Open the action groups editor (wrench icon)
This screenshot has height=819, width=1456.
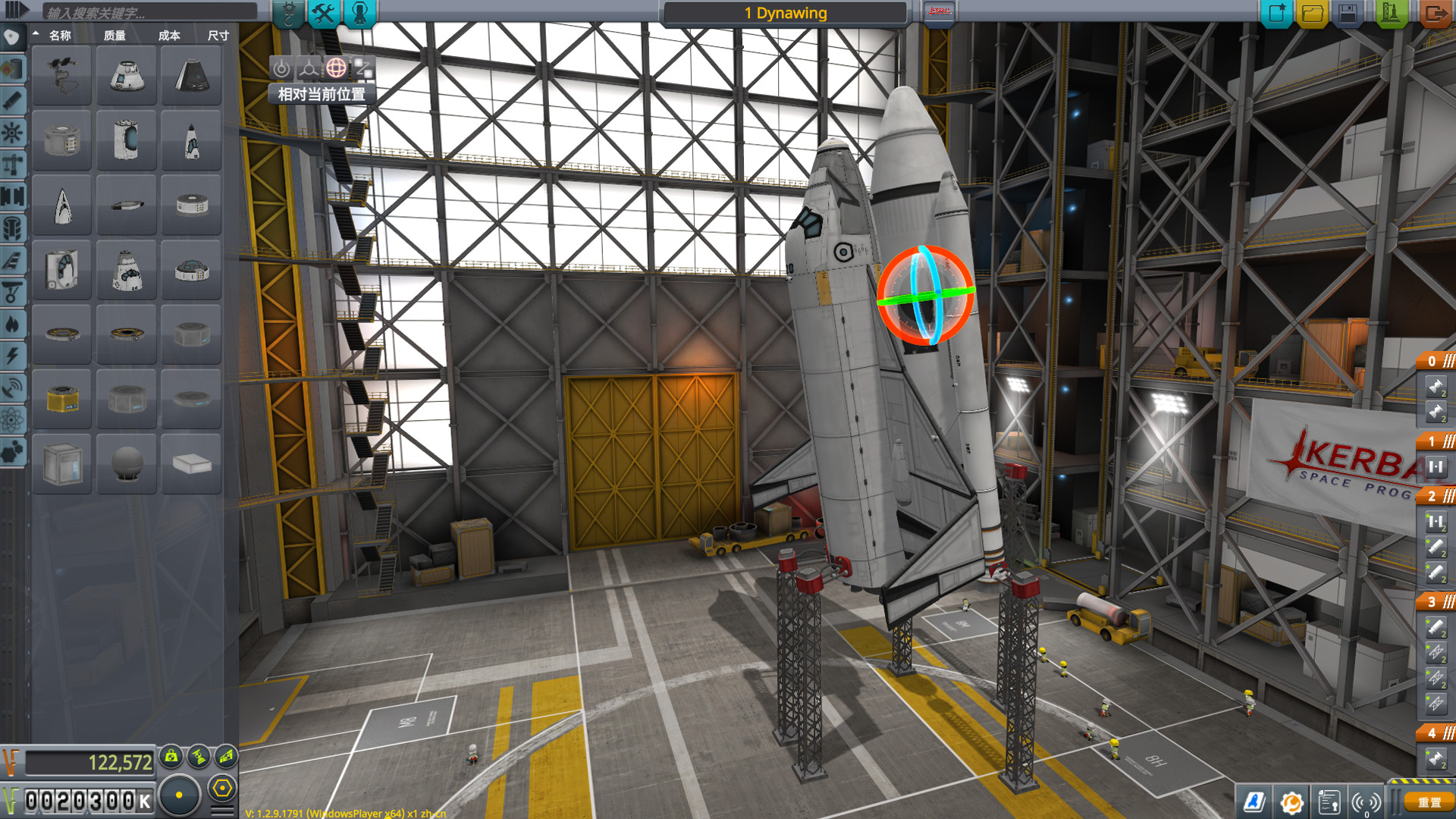[324, 13]
